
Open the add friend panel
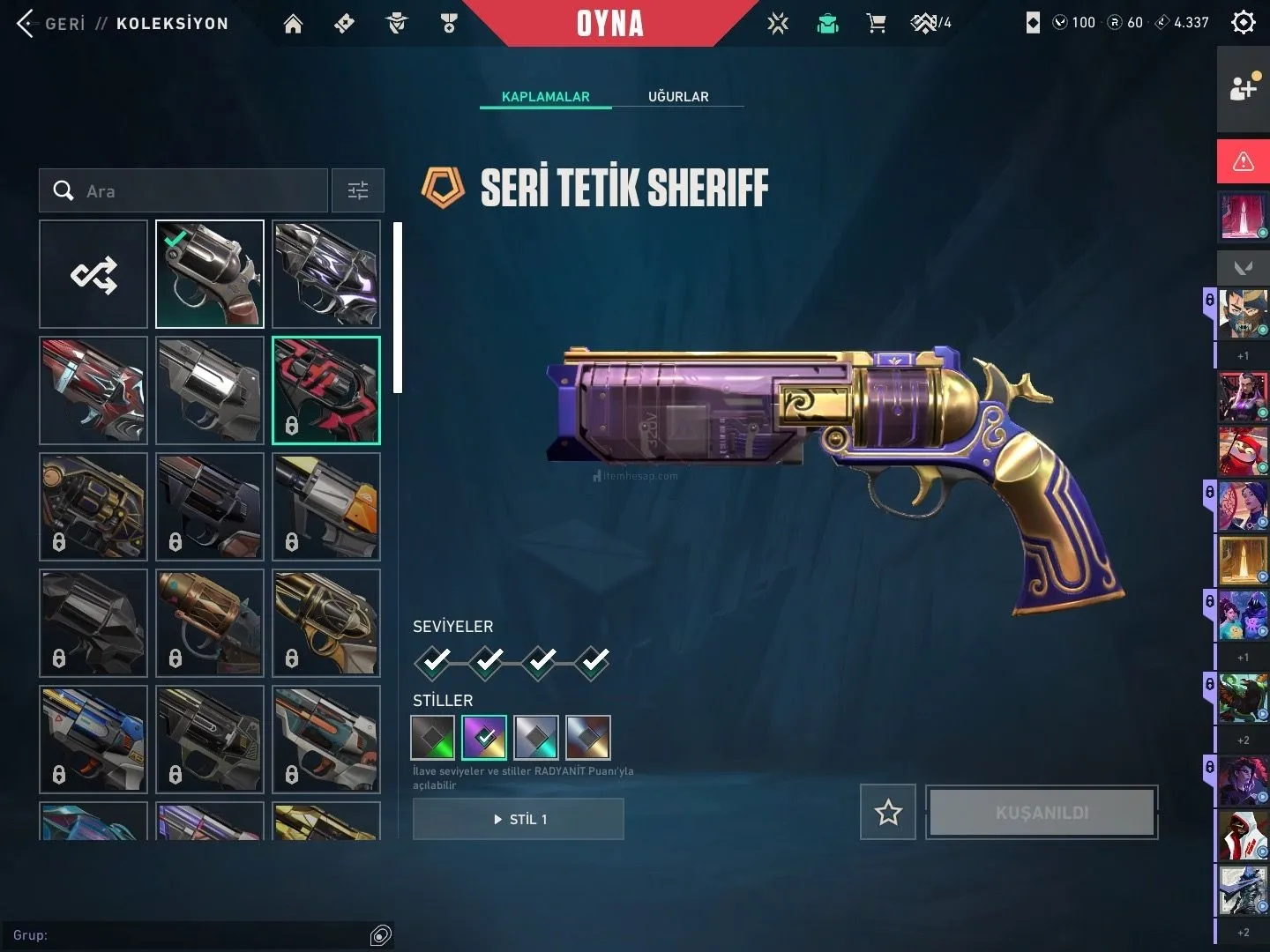click(x=1243, y=88)
